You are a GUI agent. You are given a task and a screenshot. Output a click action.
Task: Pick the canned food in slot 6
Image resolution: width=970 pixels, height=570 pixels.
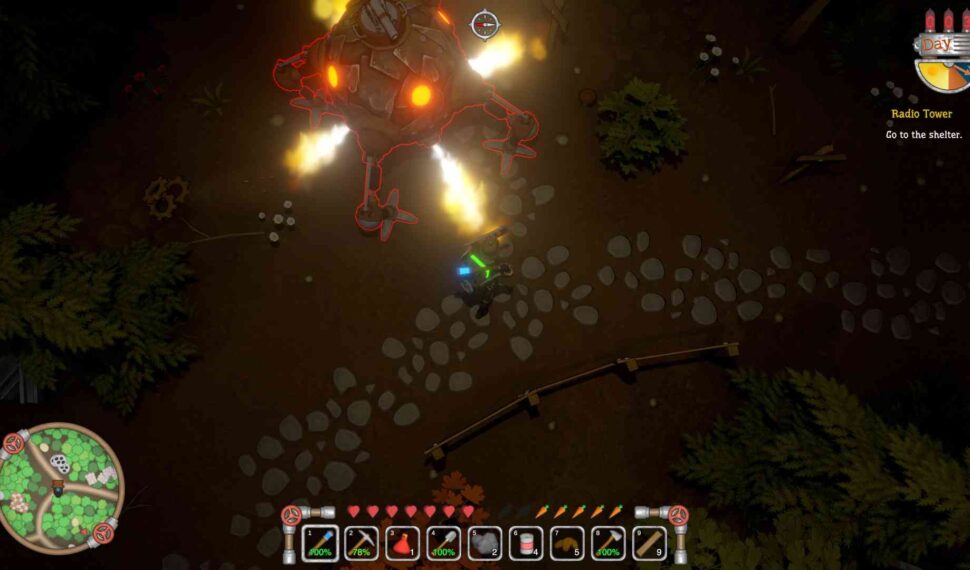[526, 543]
